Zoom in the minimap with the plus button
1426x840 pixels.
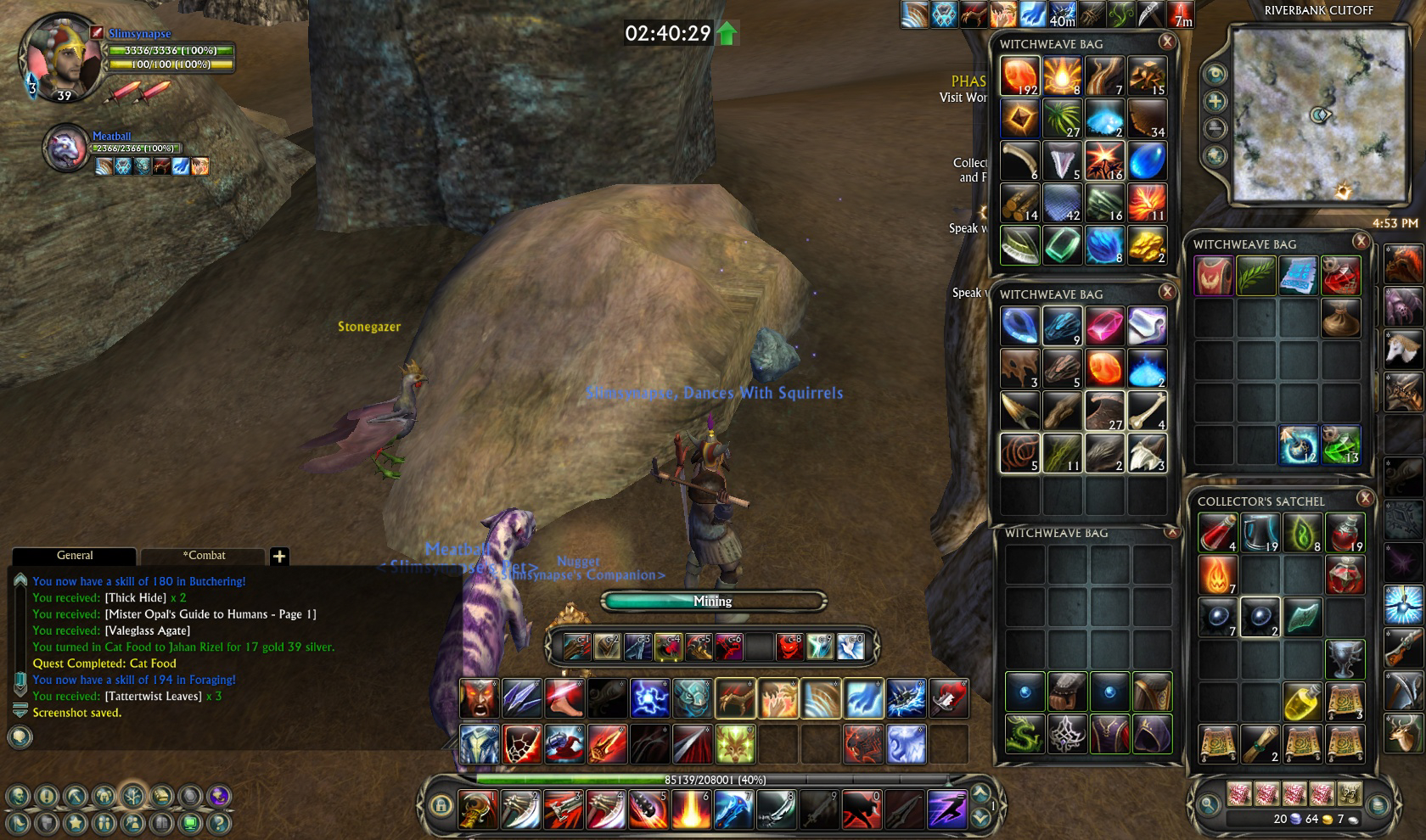click(1215, 102)
